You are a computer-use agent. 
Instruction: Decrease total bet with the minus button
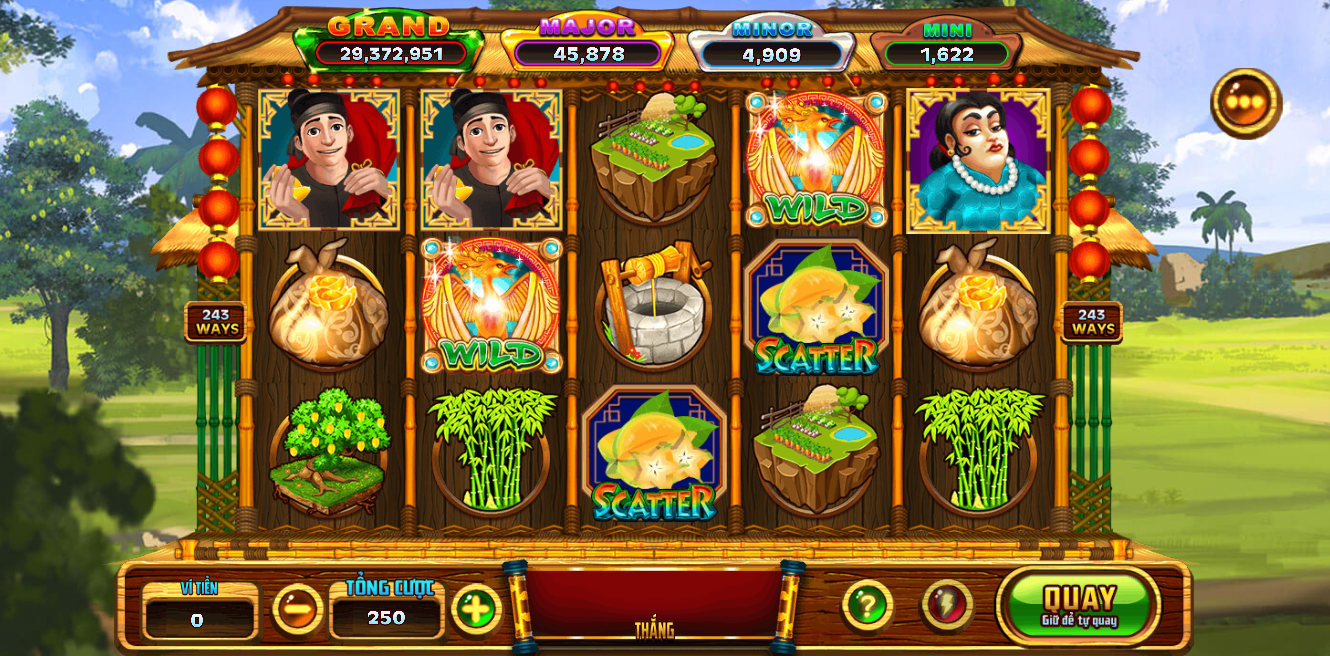click(x=298, y=608)
